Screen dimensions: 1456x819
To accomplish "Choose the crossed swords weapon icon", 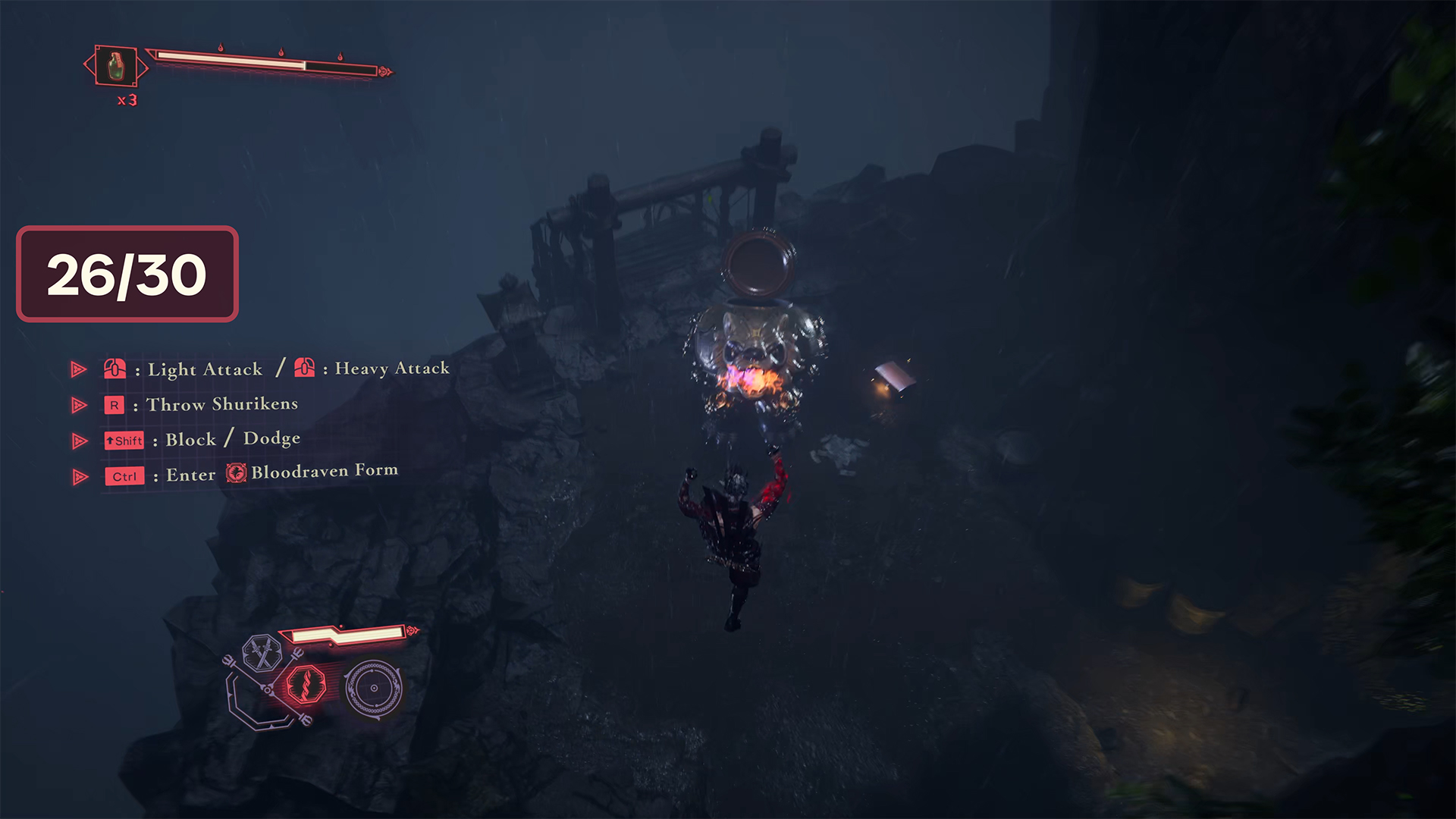I will click(262, 652).
